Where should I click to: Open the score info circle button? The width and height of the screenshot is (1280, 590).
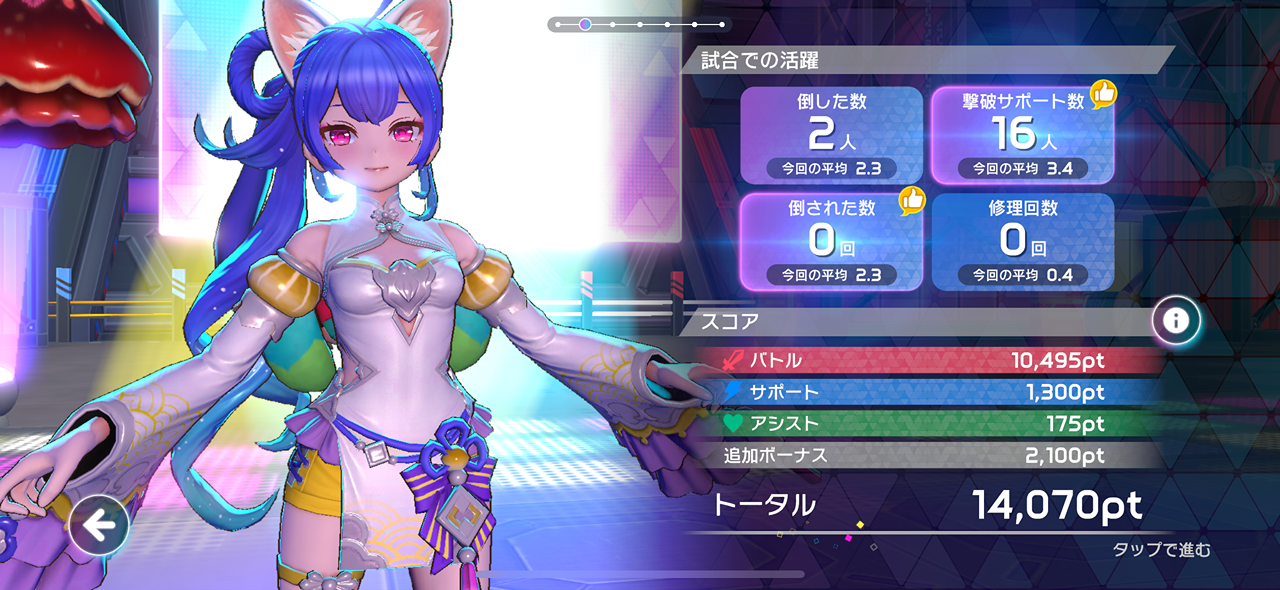tap(1176, 320)
